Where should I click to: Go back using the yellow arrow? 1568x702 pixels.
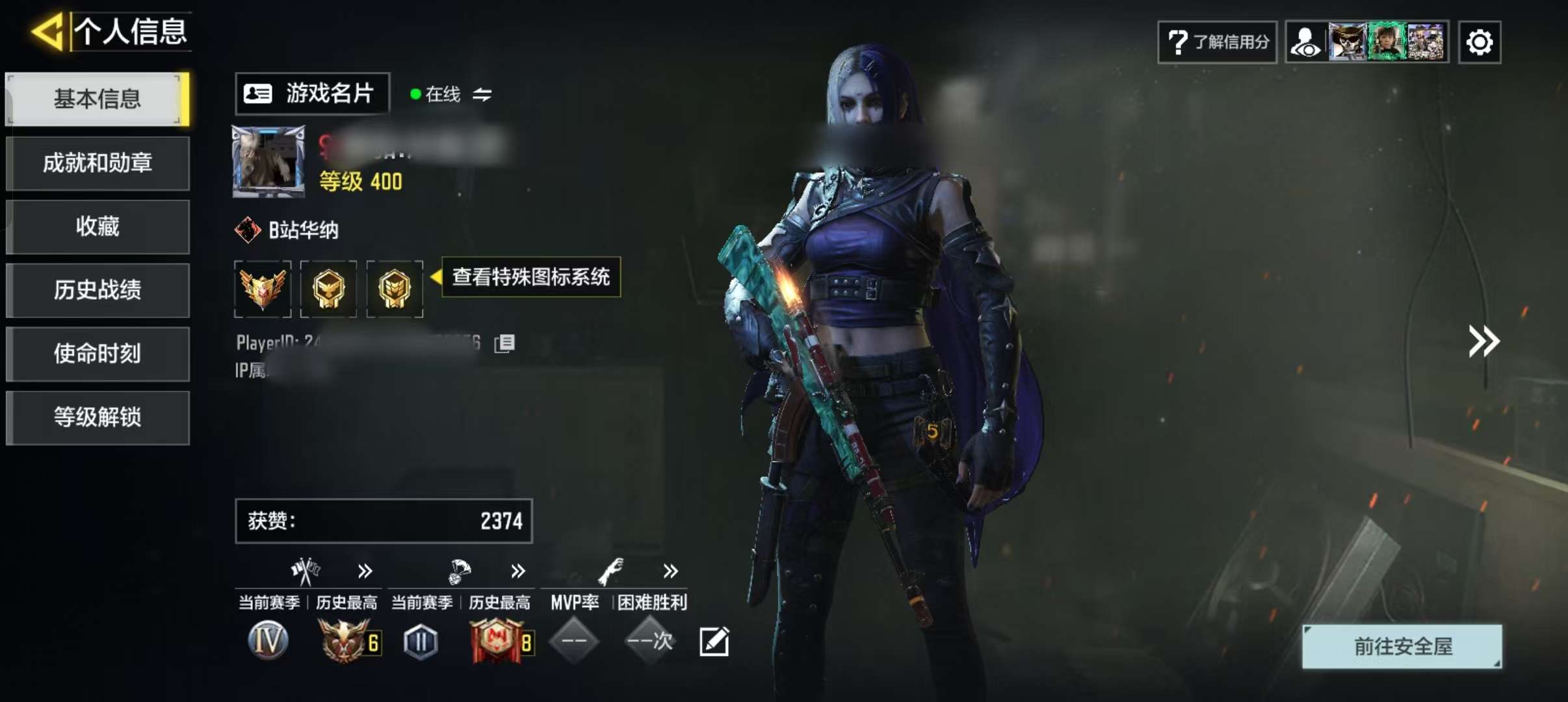(48, 31)
